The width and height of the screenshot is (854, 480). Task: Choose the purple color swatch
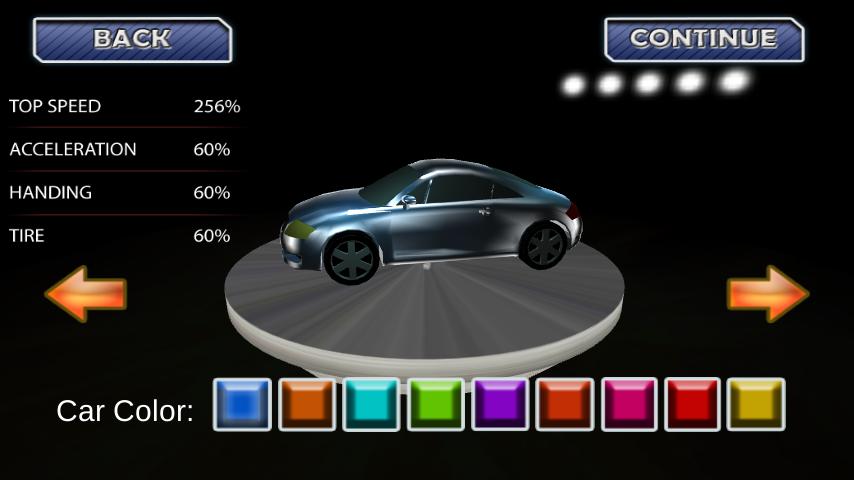(500, 404)
